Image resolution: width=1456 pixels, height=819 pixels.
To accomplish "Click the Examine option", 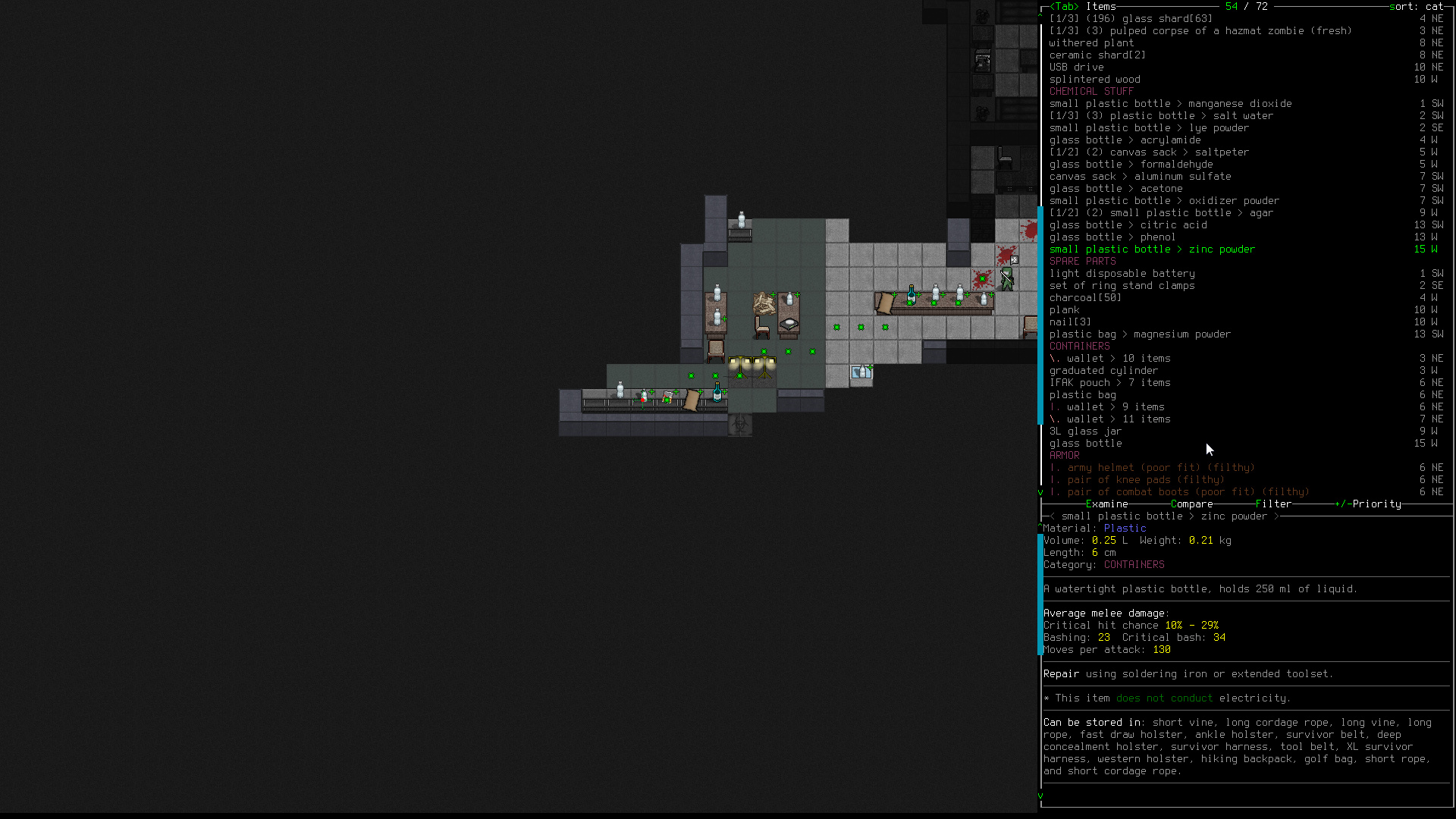I will click(1106, 504).
